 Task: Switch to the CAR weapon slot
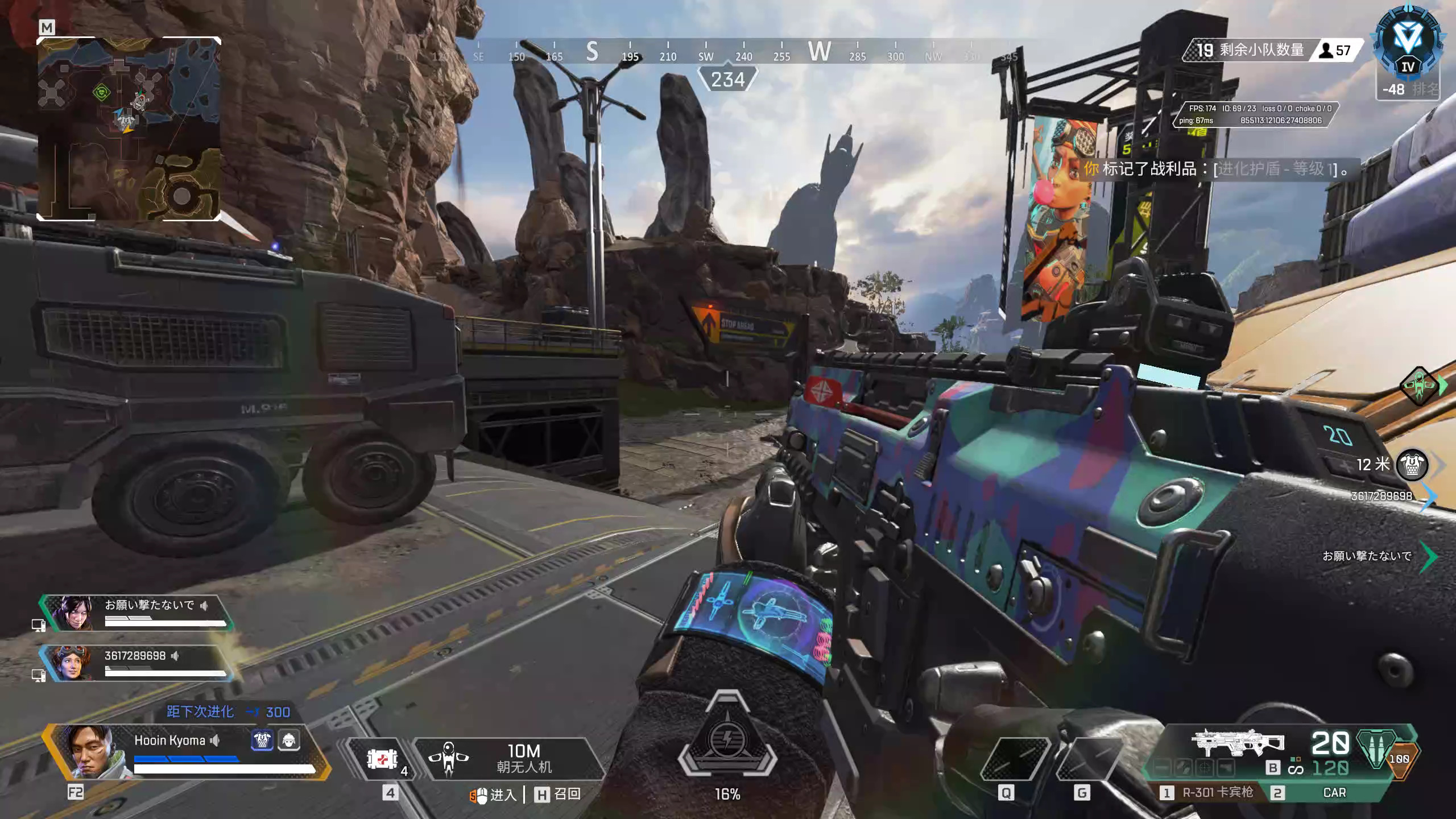pyautogui.click(x=1334, y=792)
